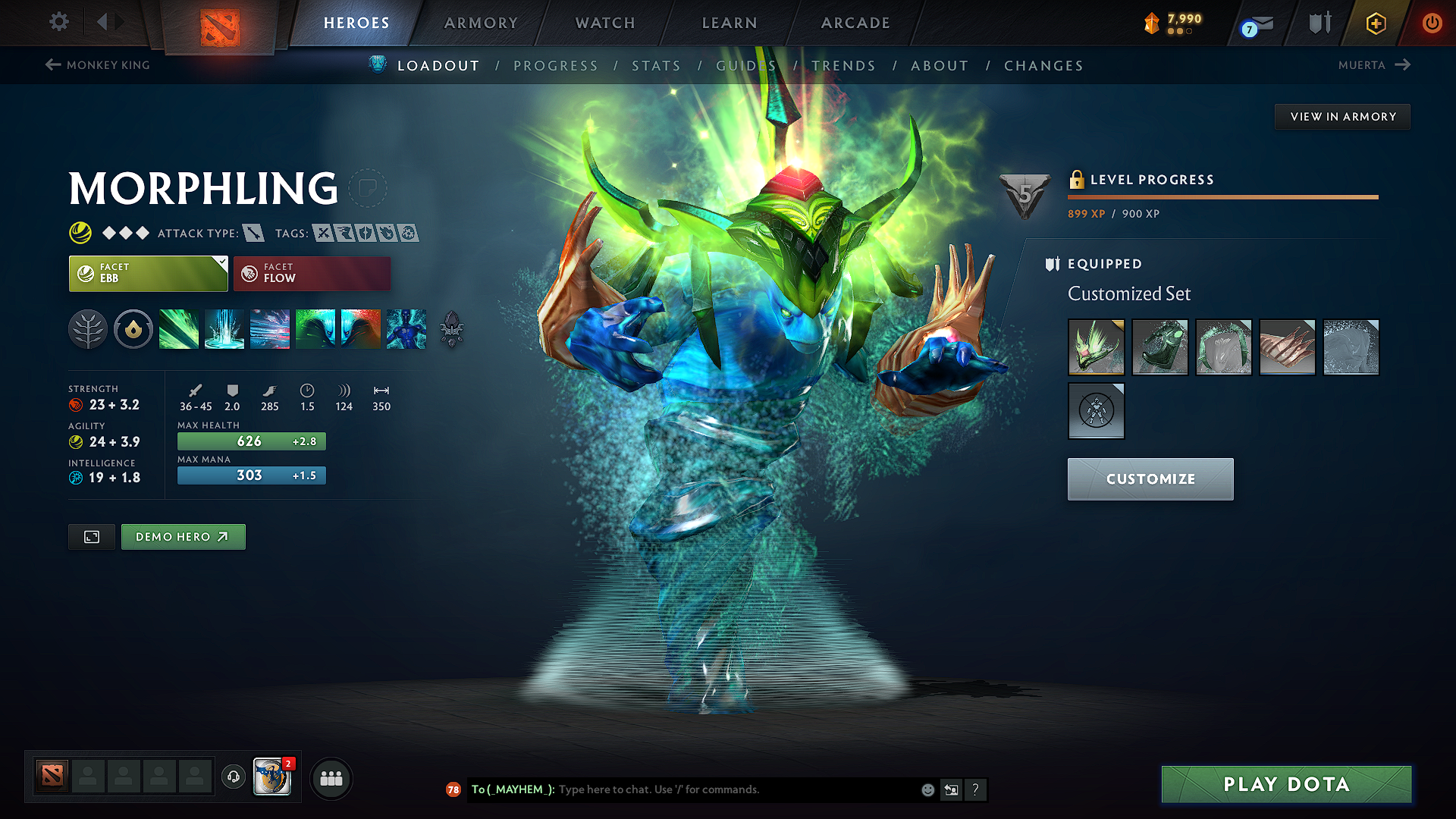
Task: Open Morphling's talent tree icon
Action: (x=88, y=329)
